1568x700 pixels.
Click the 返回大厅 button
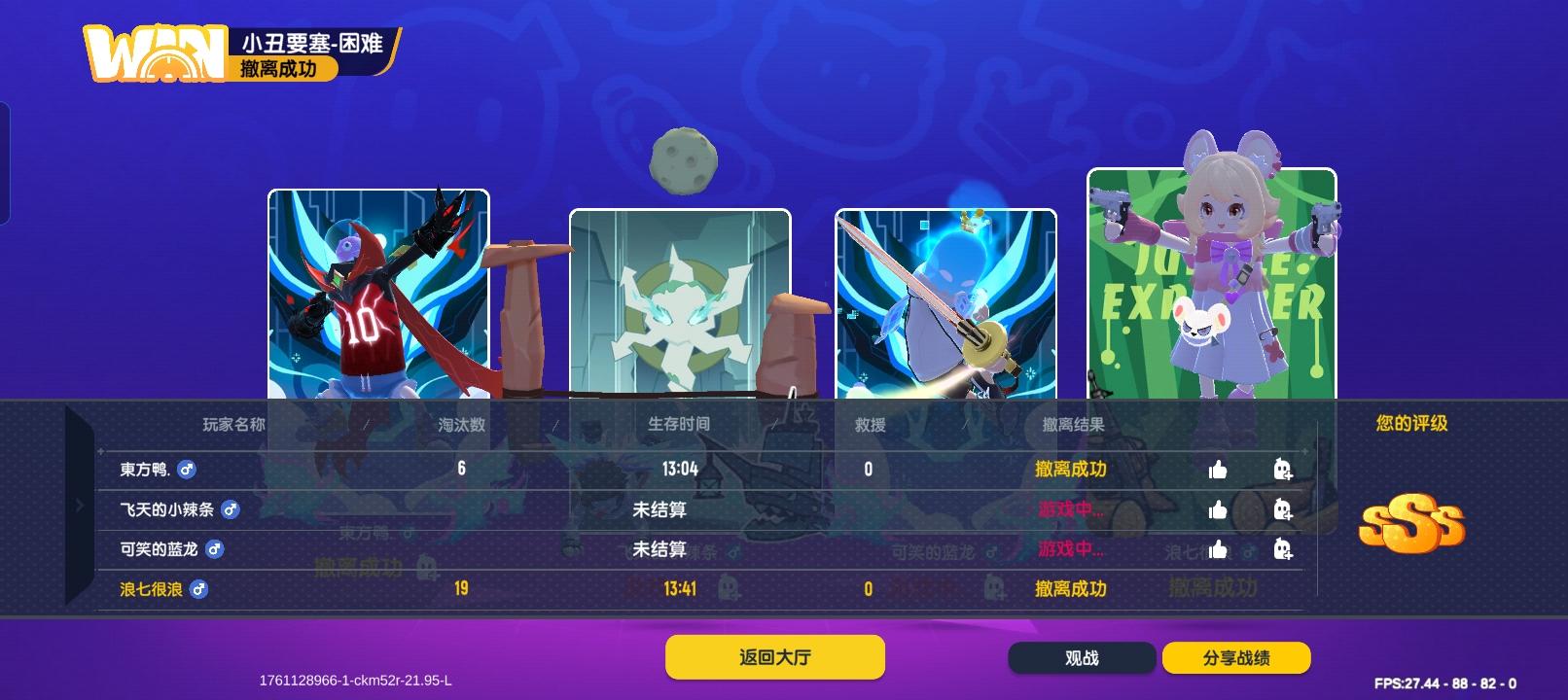[774, 656]
